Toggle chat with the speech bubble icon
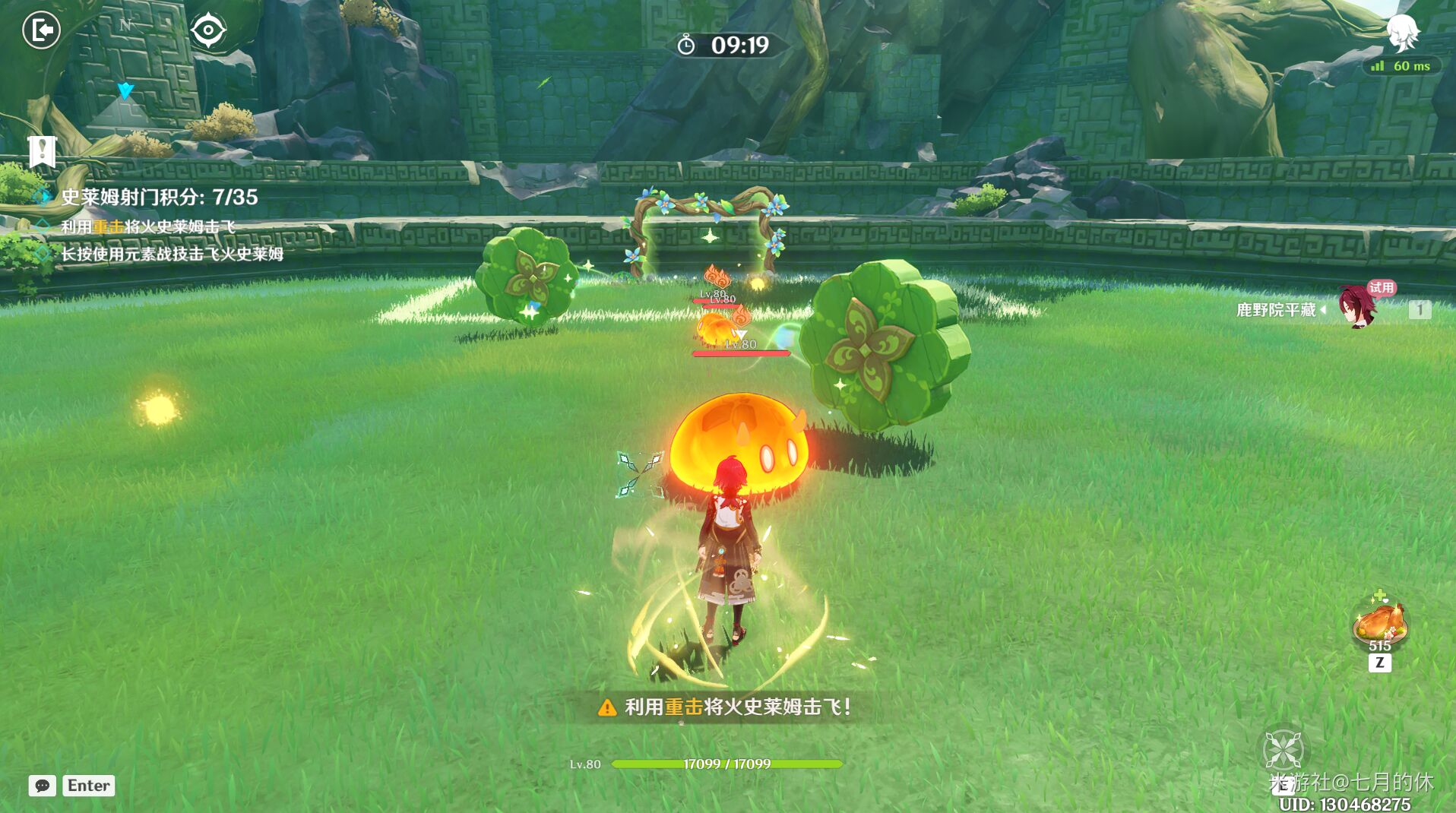 pos(42,786)
